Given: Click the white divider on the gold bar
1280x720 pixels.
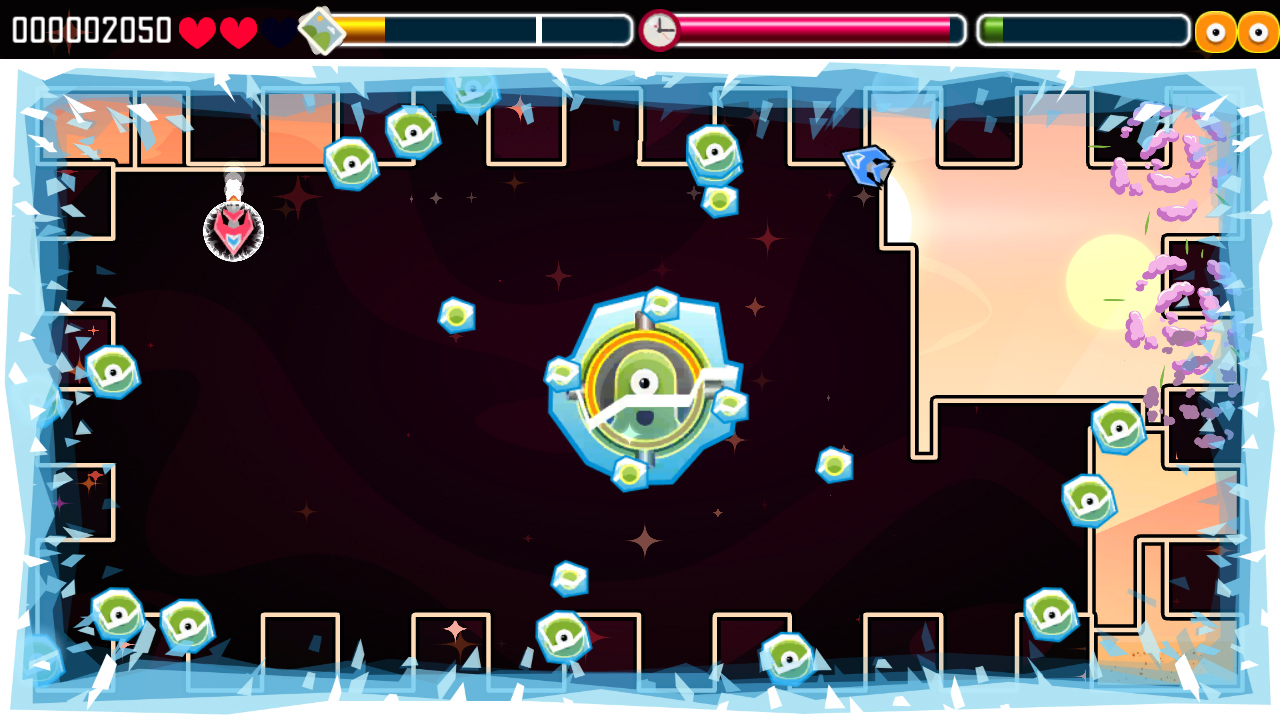Looking at the screenshot, I should [538, 29].
